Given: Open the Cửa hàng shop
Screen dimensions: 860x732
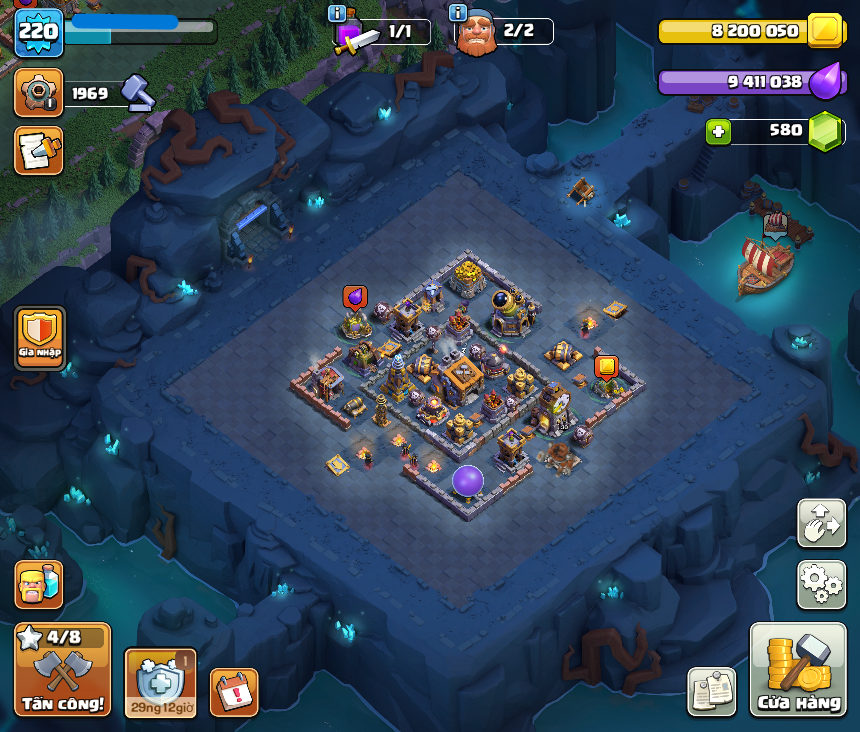Looking at the screenshot, I should (798, 669).
